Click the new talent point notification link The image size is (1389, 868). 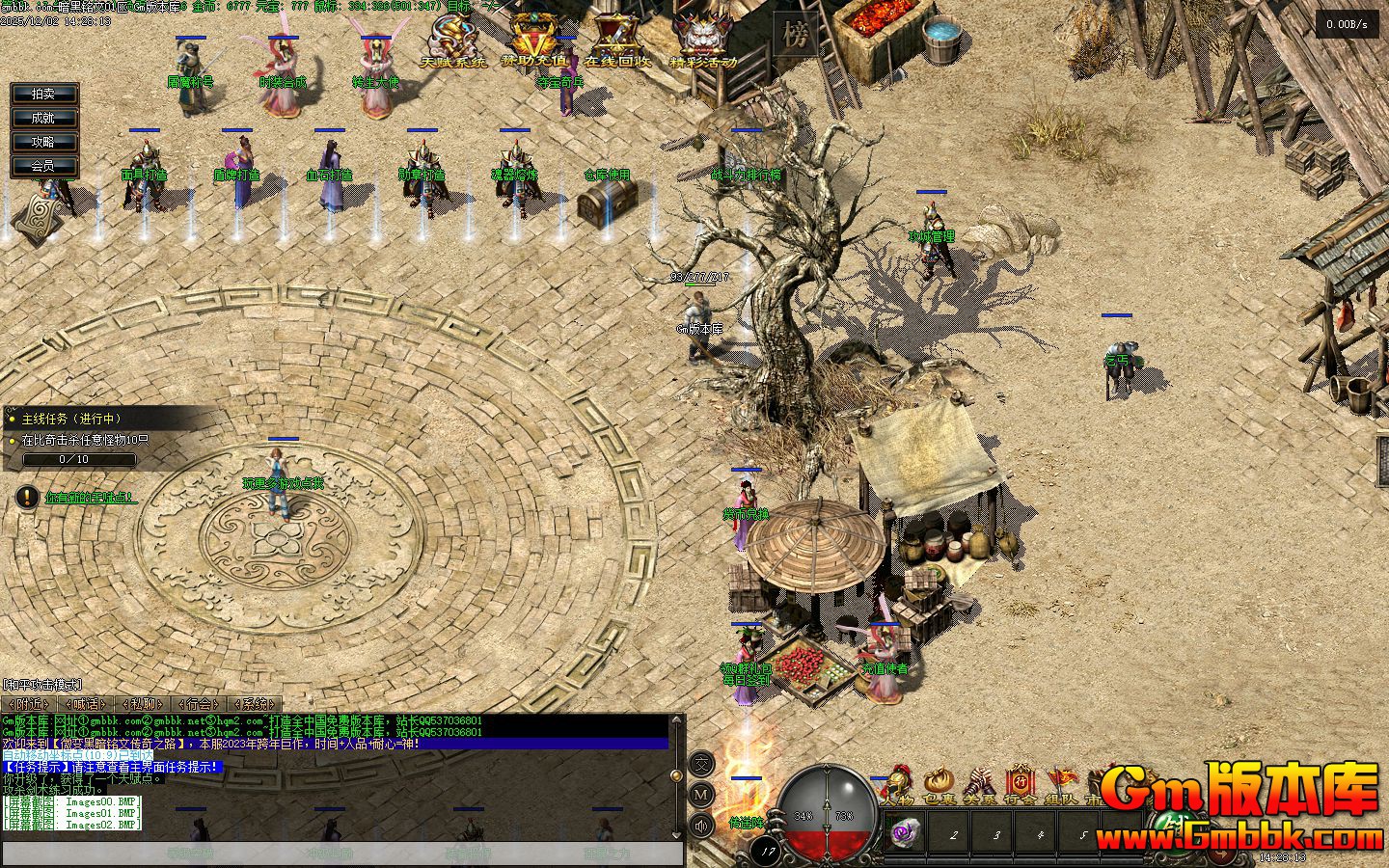tap(90, 498)
